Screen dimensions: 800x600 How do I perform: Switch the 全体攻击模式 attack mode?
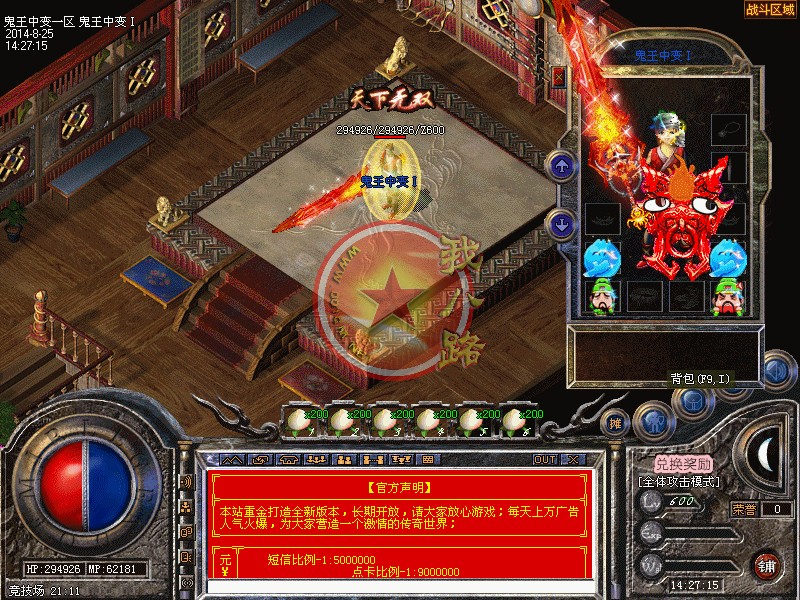(682, 481)
